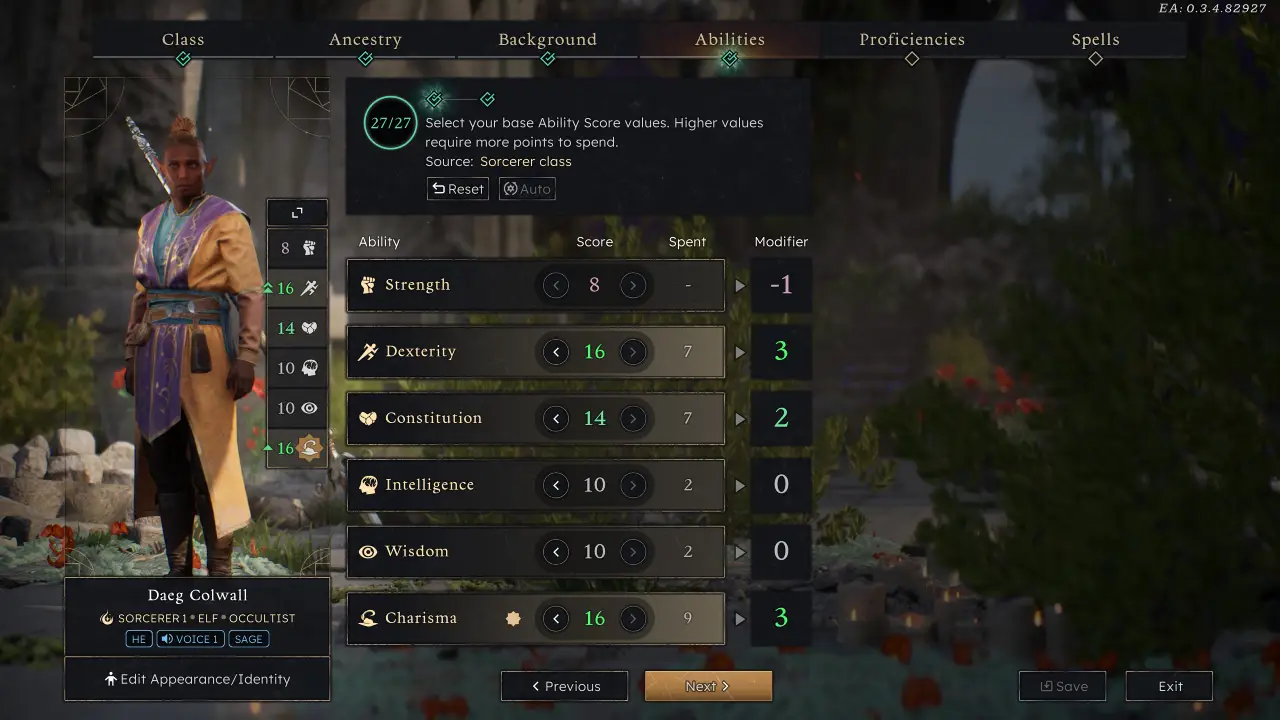
Task: Click the Wisdom eye icon
Action: point(368,551)
